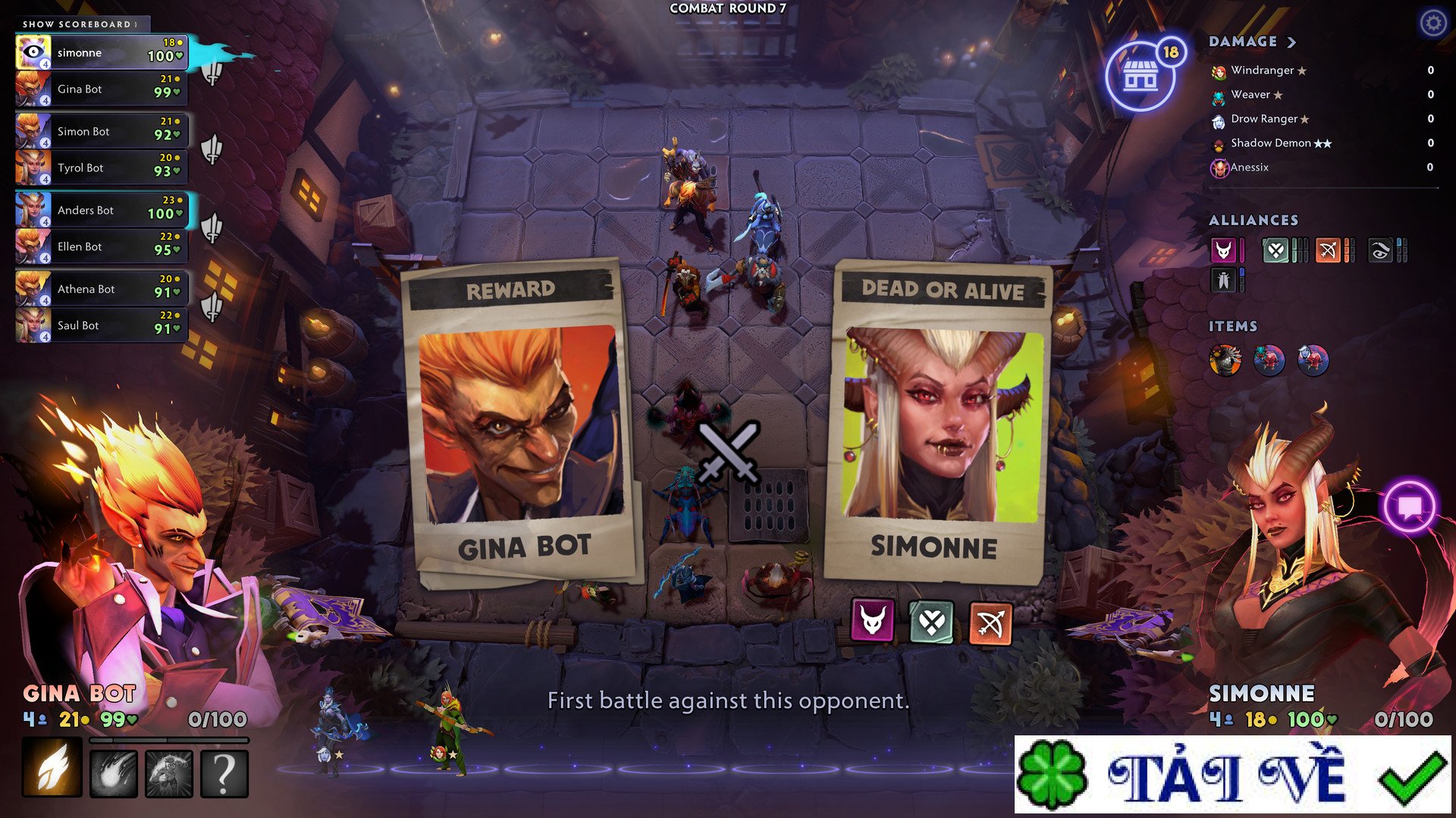Viewport: 1456px width, 818px height.
Task: Expand the Show Scoreboard panel
Action: coord(80,24)
